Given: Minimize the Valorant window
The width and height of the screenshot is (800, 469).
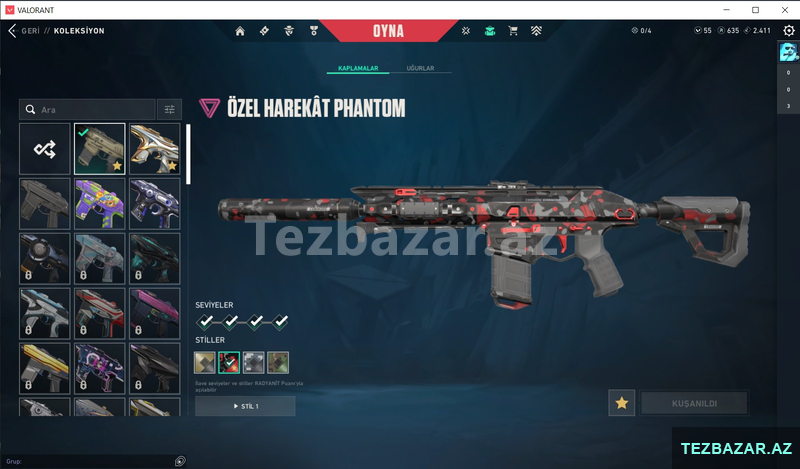Looking at the screenshot, I should click(x=727, y=9).
